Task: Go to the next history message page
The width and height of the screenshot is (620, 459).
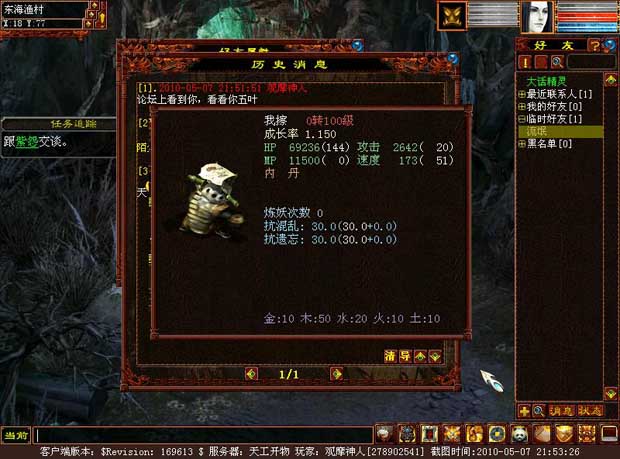Action: point(337,374)
